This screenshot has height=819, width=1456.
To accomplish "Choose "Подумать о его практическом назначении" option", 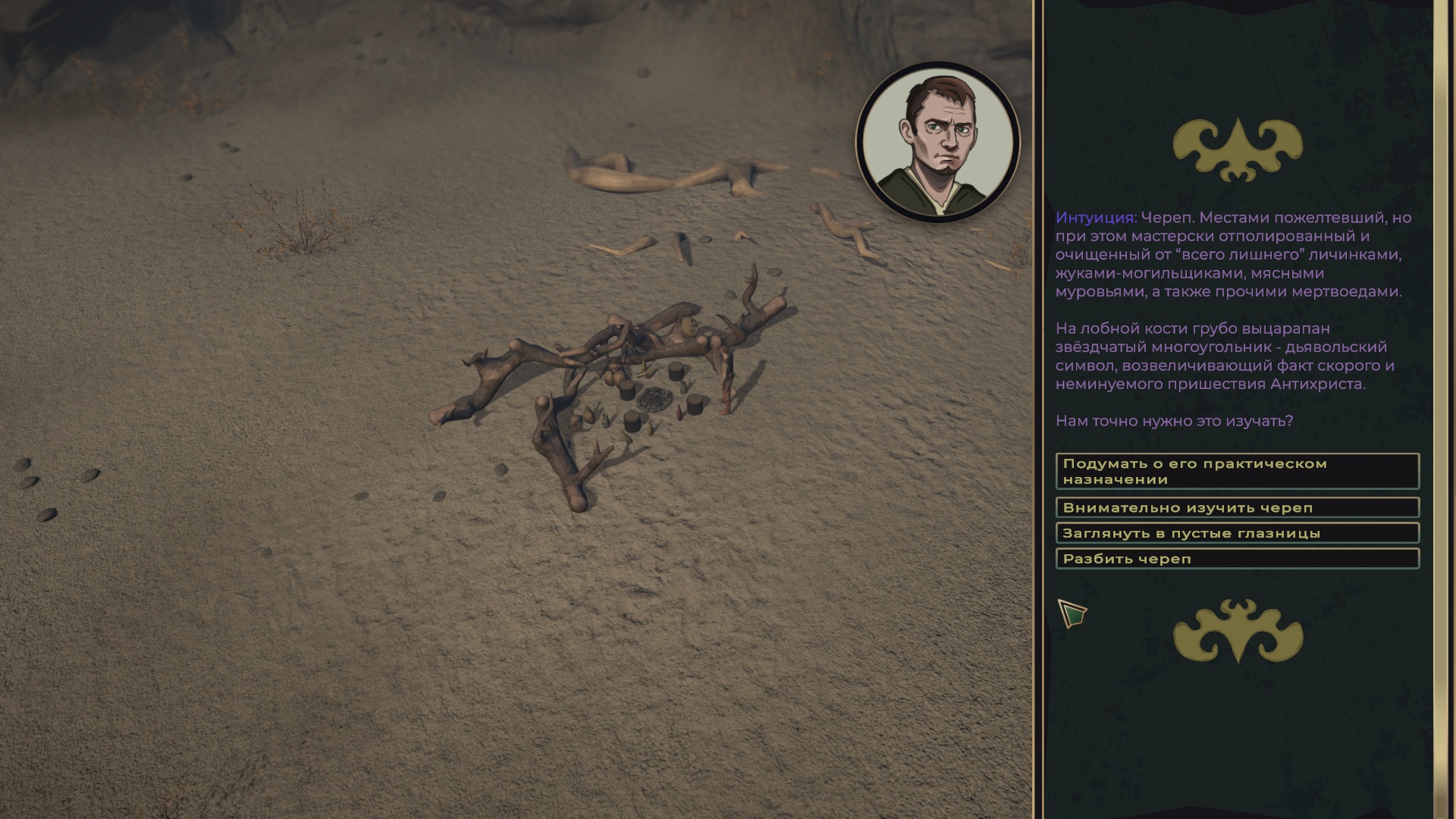I will coord(1237,471).
